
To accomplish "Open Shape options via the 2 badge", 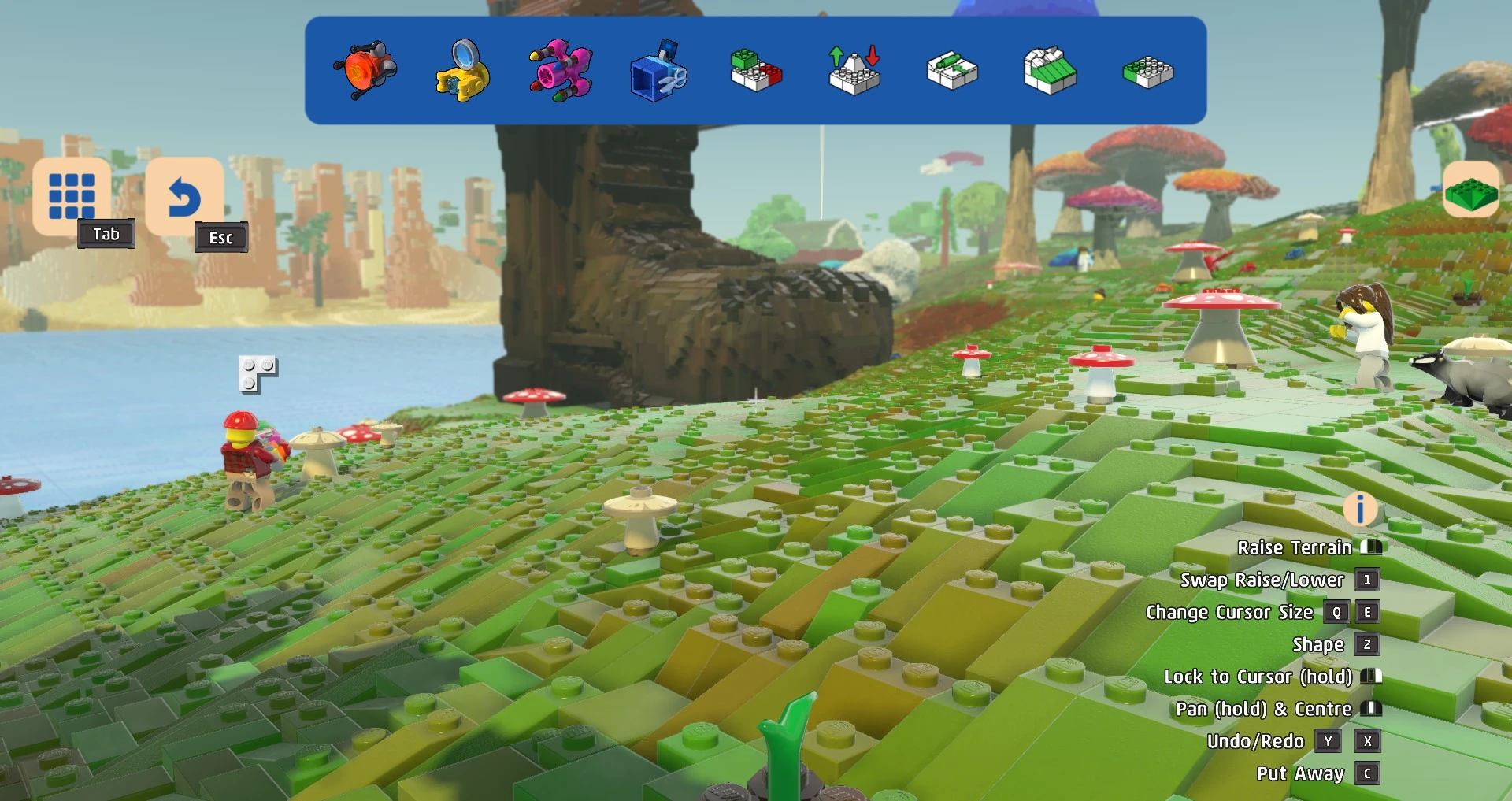I will pos(1368,644).
